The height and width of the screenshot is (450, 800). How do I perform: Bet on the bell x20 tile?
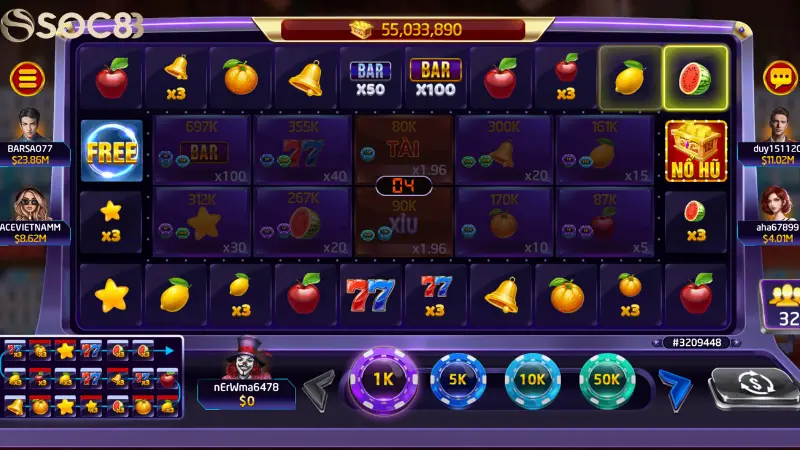coord(505,149)
